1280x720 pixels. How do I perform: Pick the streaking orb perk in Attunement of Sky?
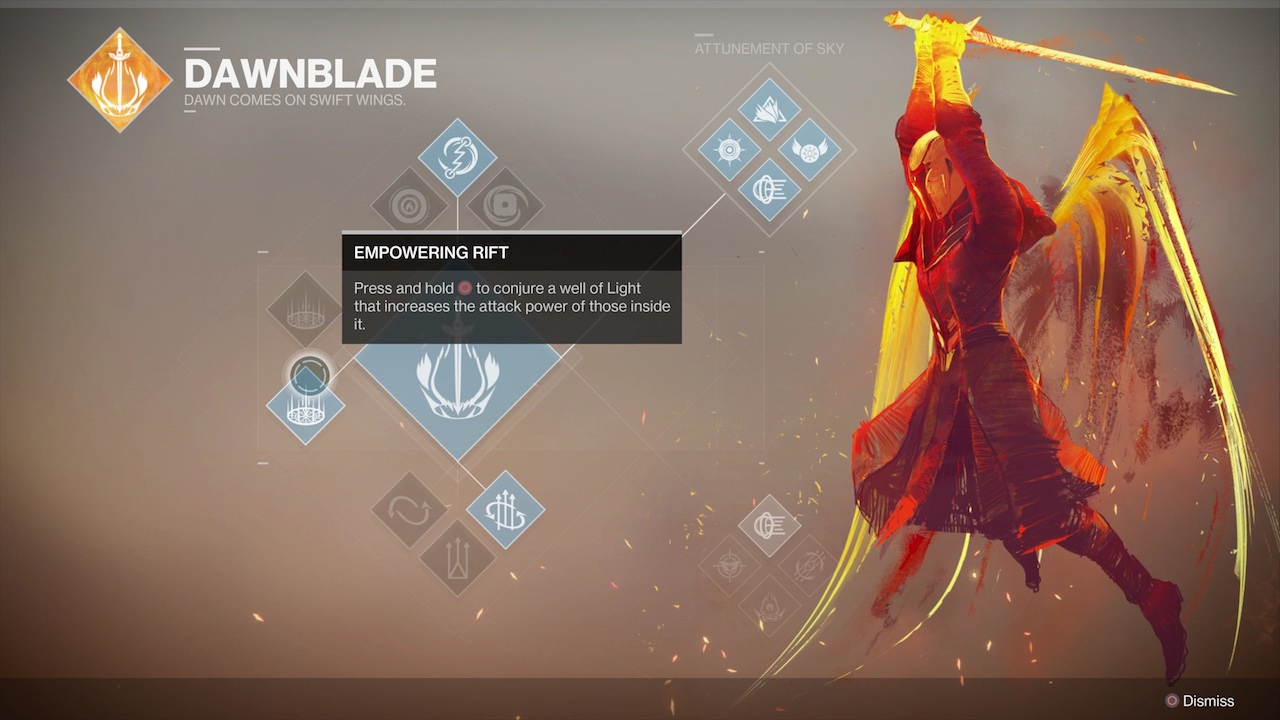tap(769, 190)
